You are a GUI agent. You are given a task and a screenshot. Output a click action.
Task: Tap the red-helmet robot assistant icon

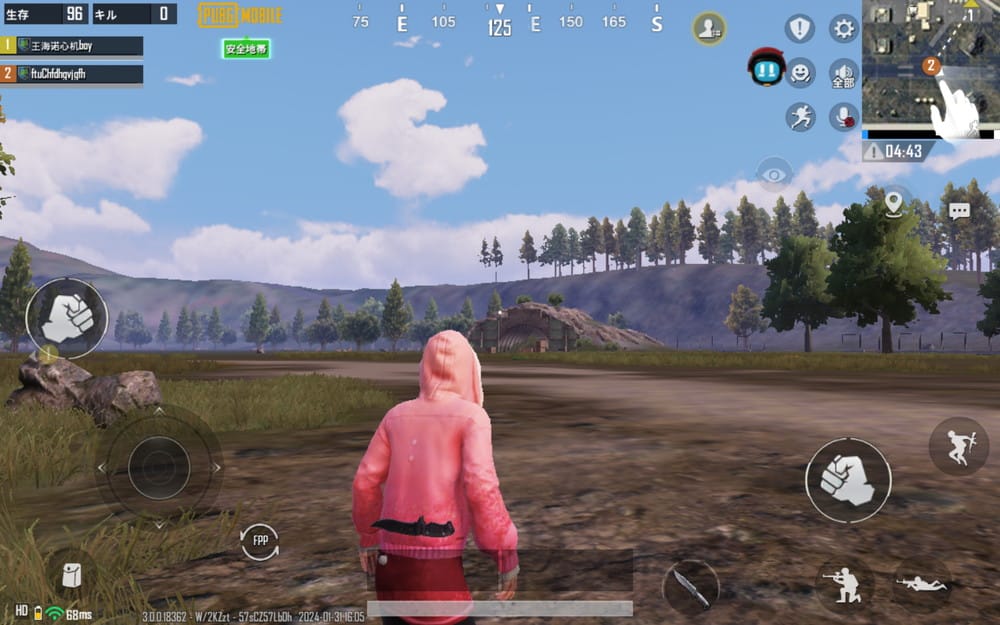[x=766, y=68]
